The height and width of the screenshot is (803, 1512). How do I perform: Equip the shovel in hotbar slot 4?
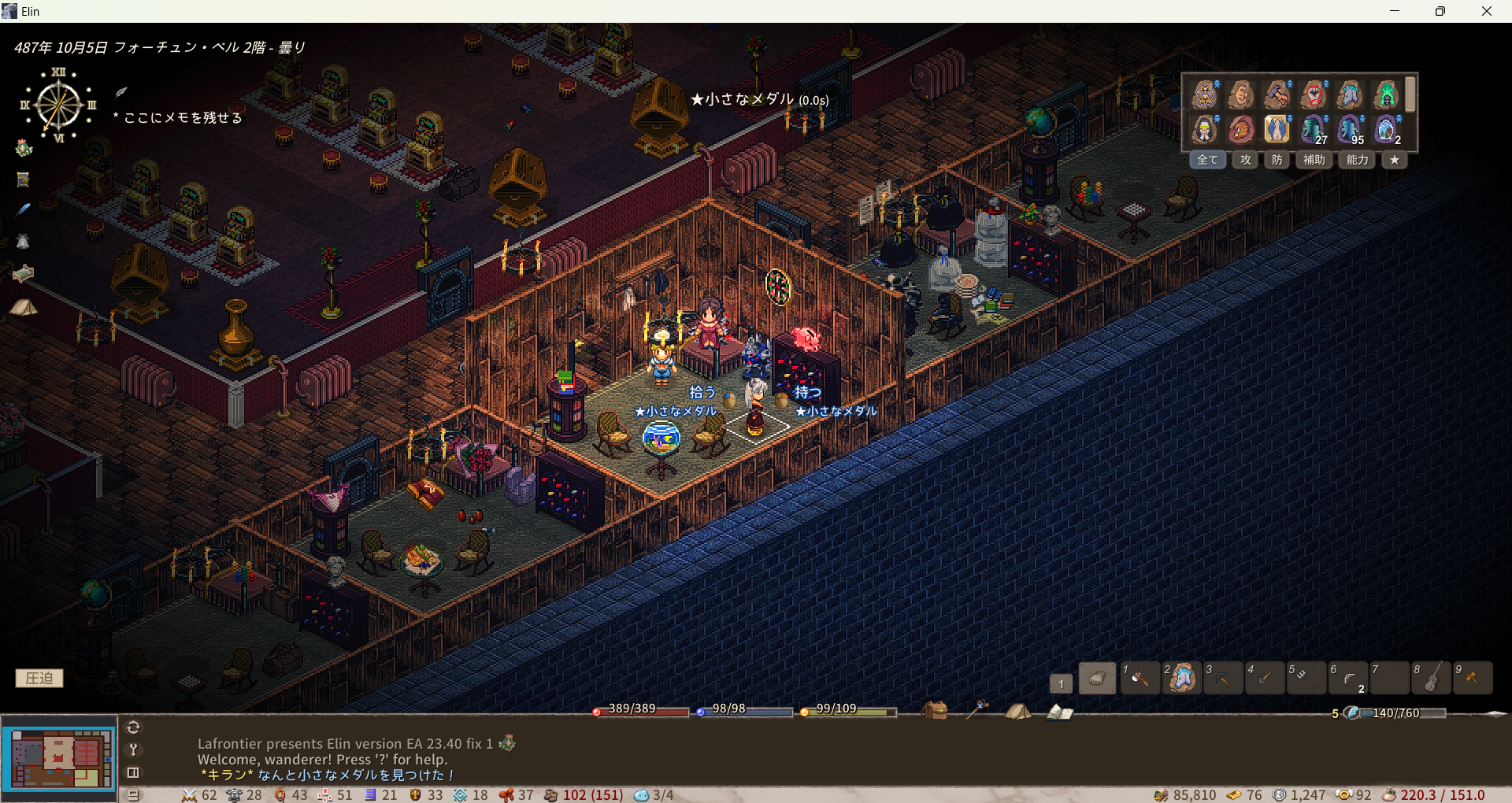coord(1264,678)
